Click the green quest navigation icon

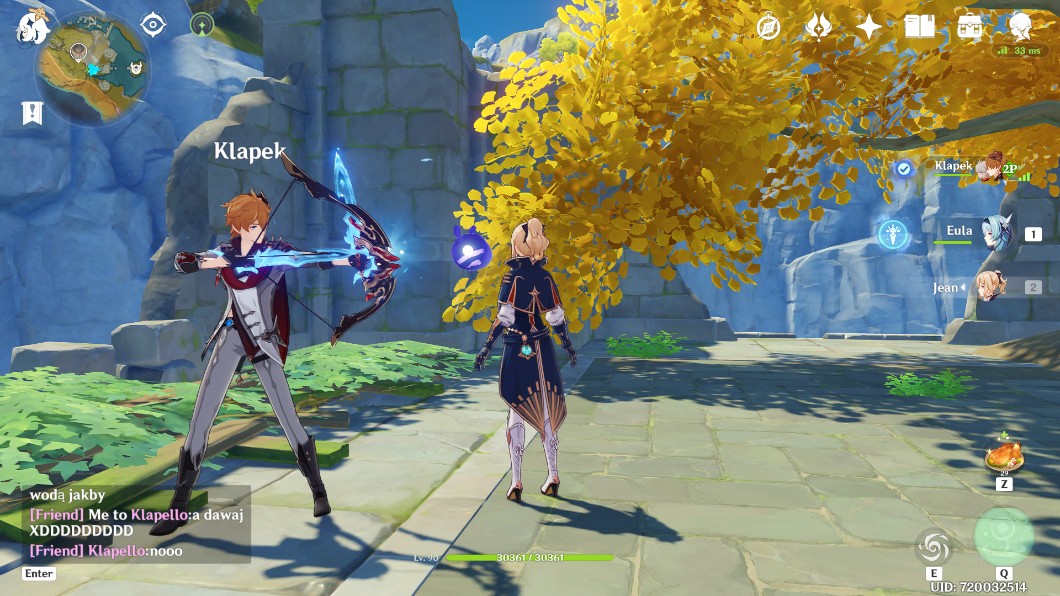point(202,25)
